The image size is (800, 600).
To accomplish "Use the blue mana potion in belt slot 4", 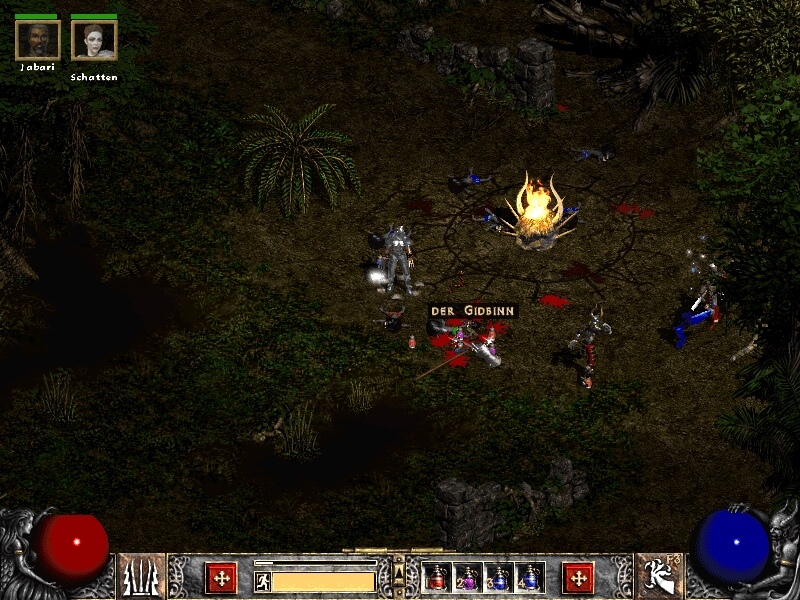I will point(530,577).
